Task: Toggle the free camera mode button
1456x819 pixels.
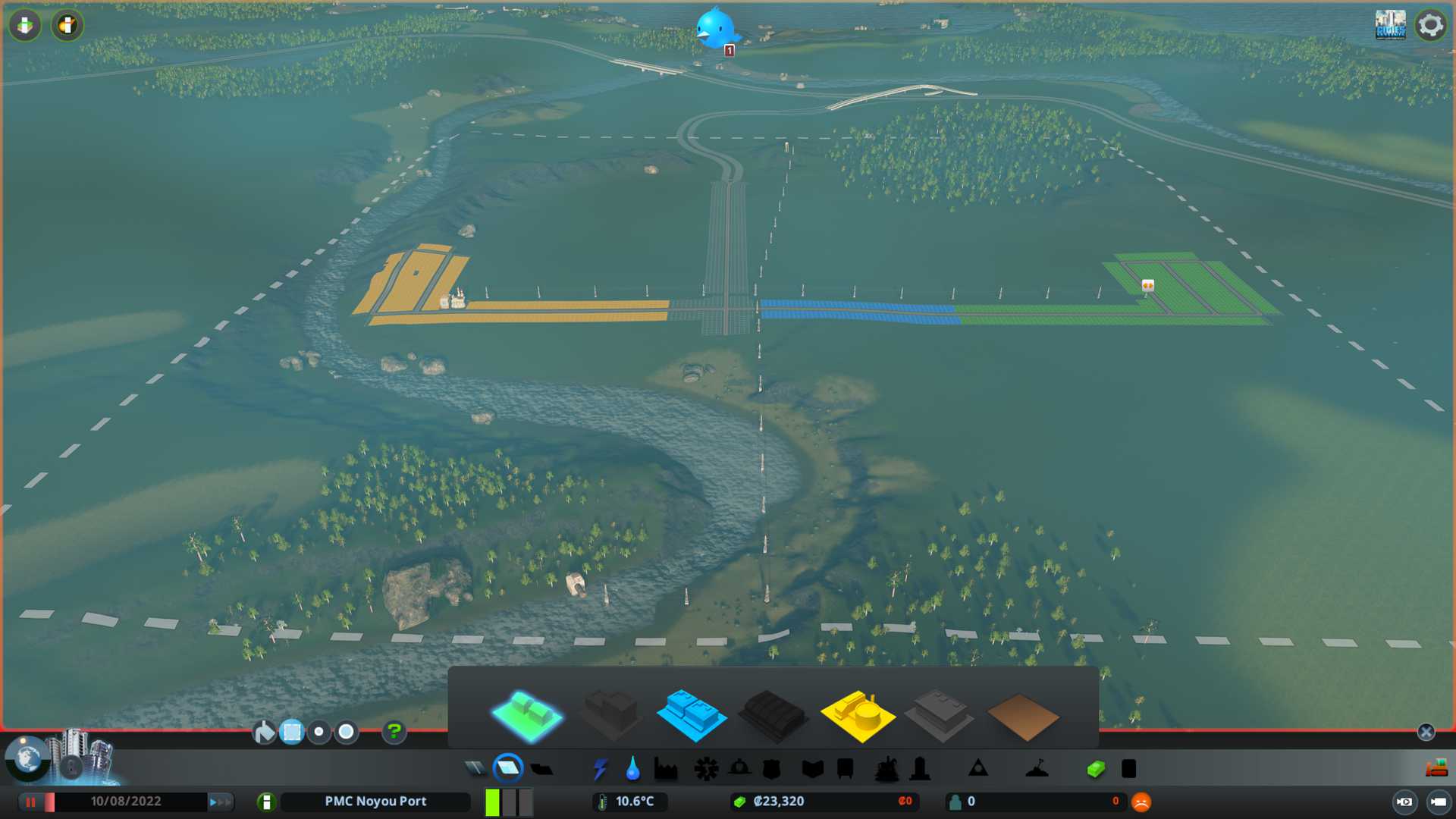Action: click(x=1438, y=802)
